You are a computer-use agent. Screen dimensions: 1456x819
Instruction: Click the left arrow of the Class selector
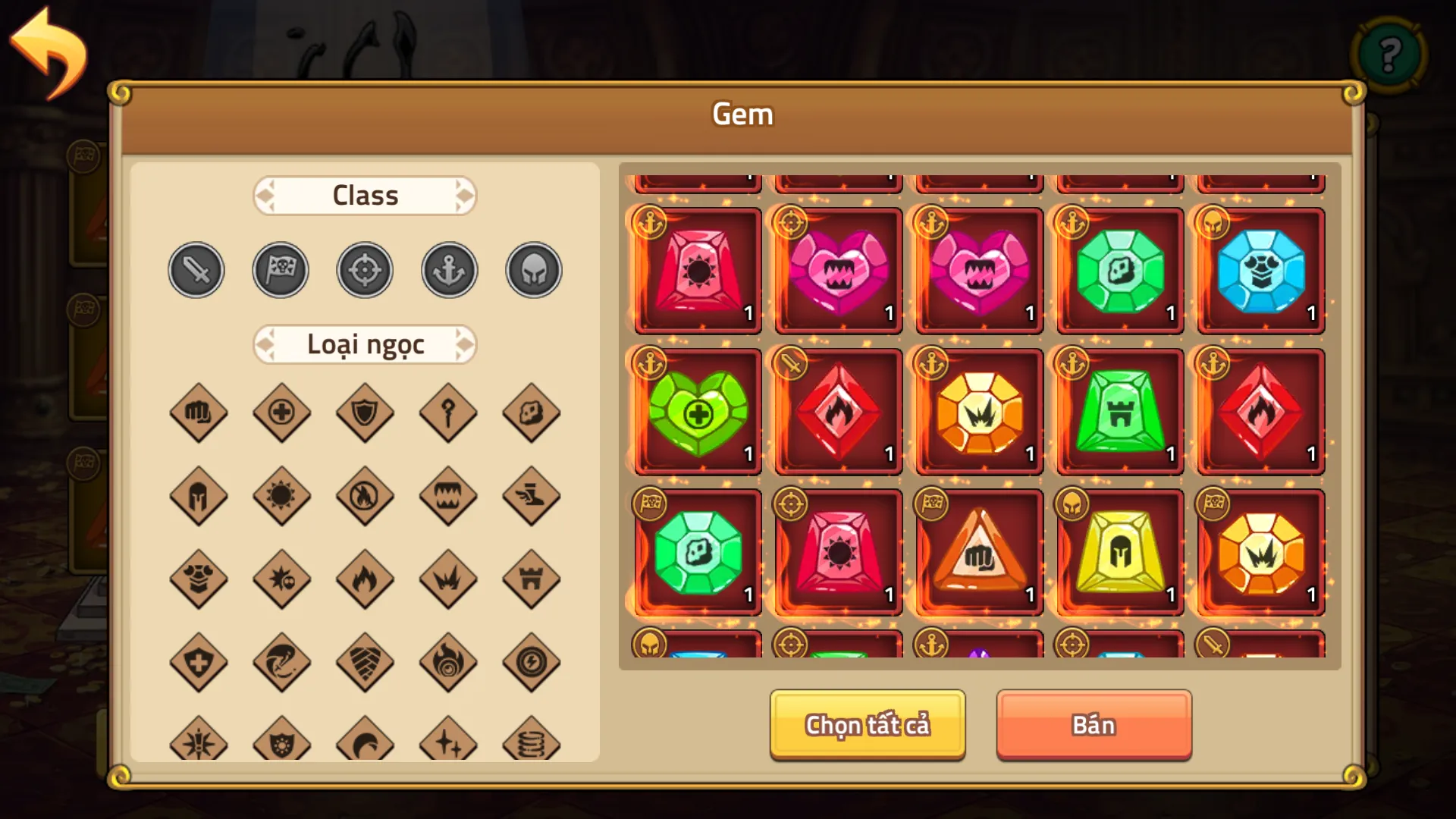(x=265, y=195)
